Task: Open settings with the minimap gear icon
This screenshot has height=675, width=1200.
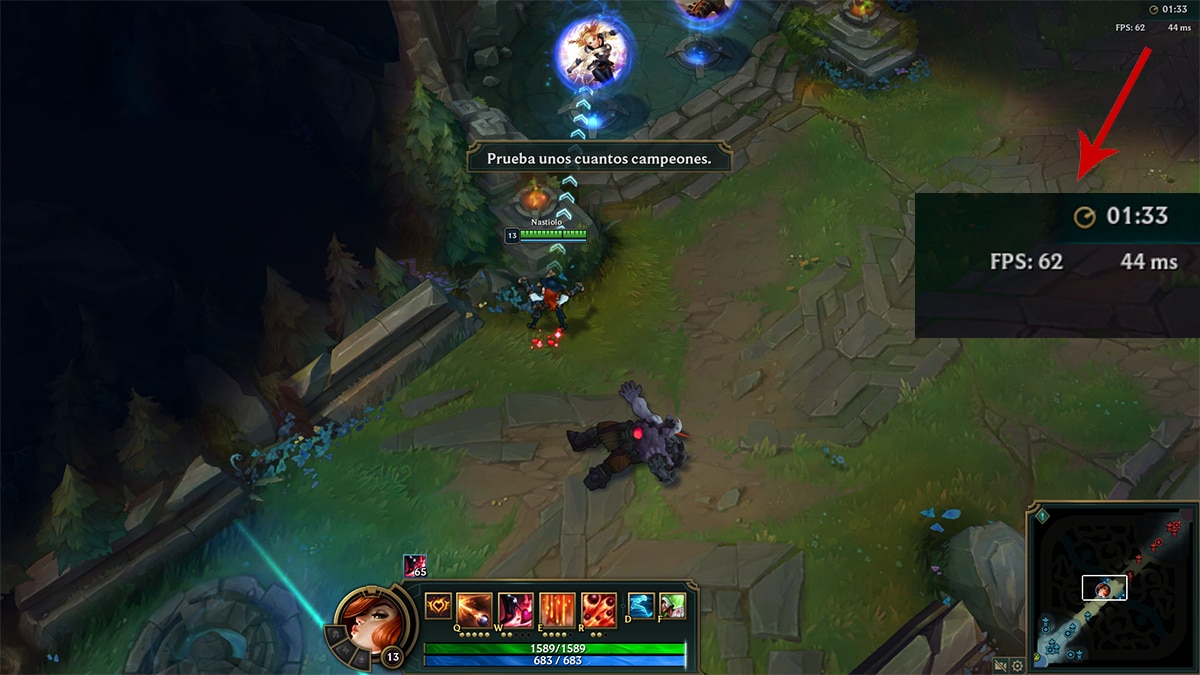Action: point(1017,665)
